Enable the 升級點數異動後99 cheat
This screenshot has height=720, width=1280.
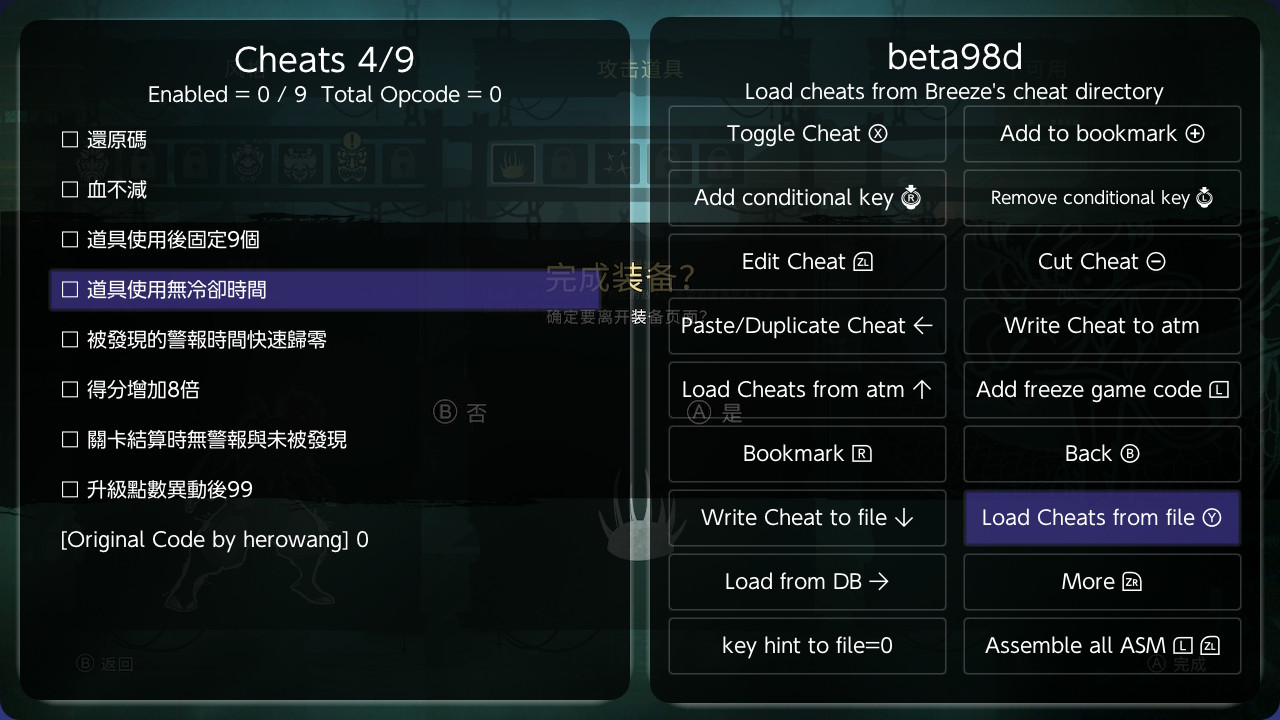coord(69,490)
